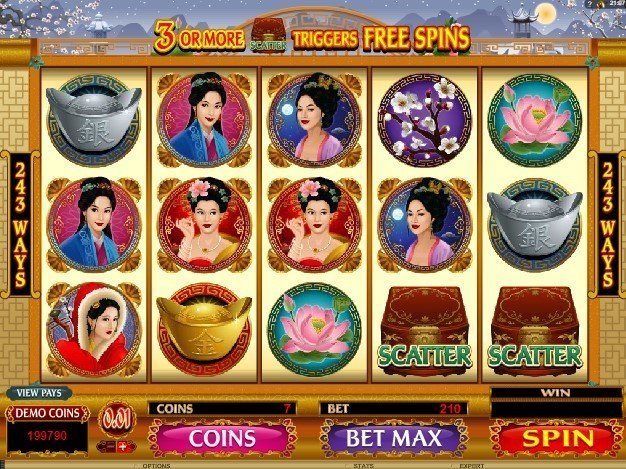Place the maximum bet with BET MAX
The height and width of the screenshot is (469, 626).
pos(392,437)
